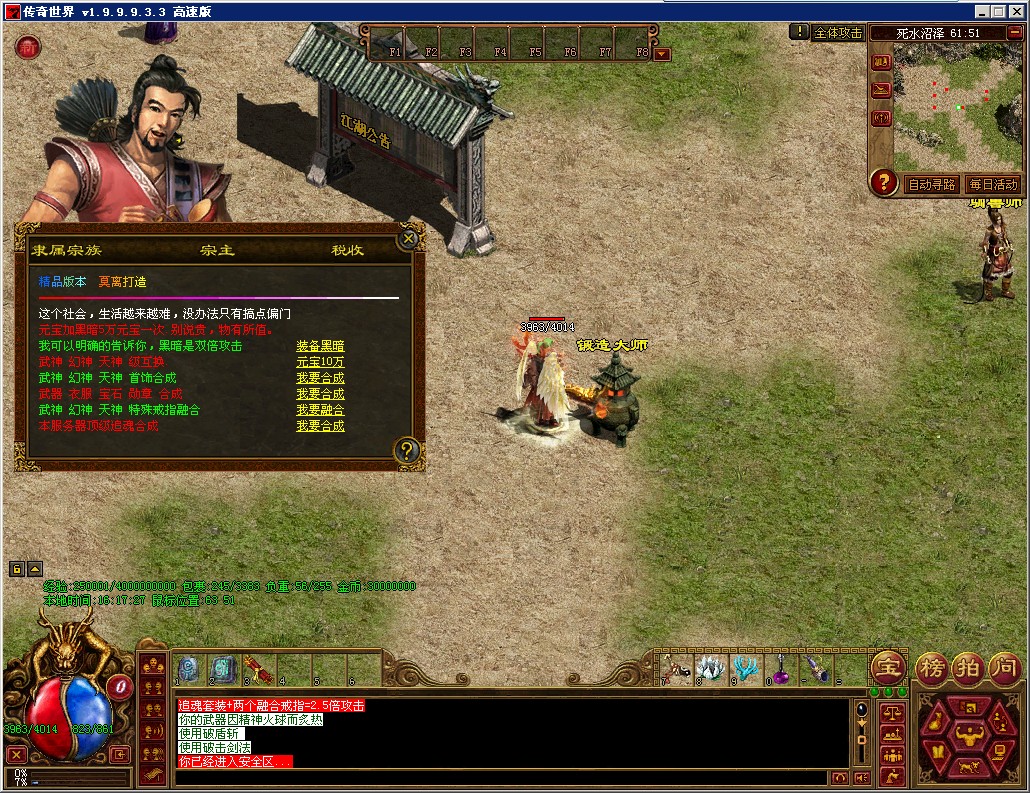Close the game window
This screenshot has width=1030, height=793.
pos(1017,11)
